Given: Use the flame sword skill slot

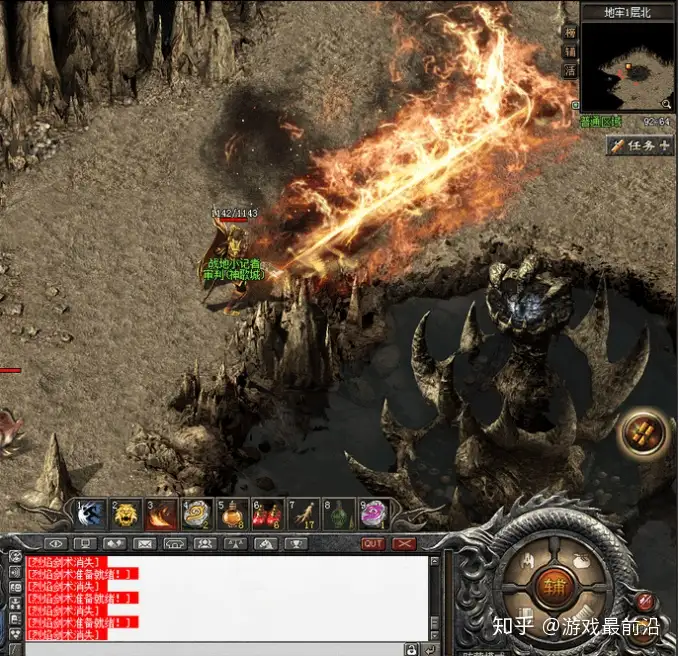Looking at the screenshot, I should (160, 514).
